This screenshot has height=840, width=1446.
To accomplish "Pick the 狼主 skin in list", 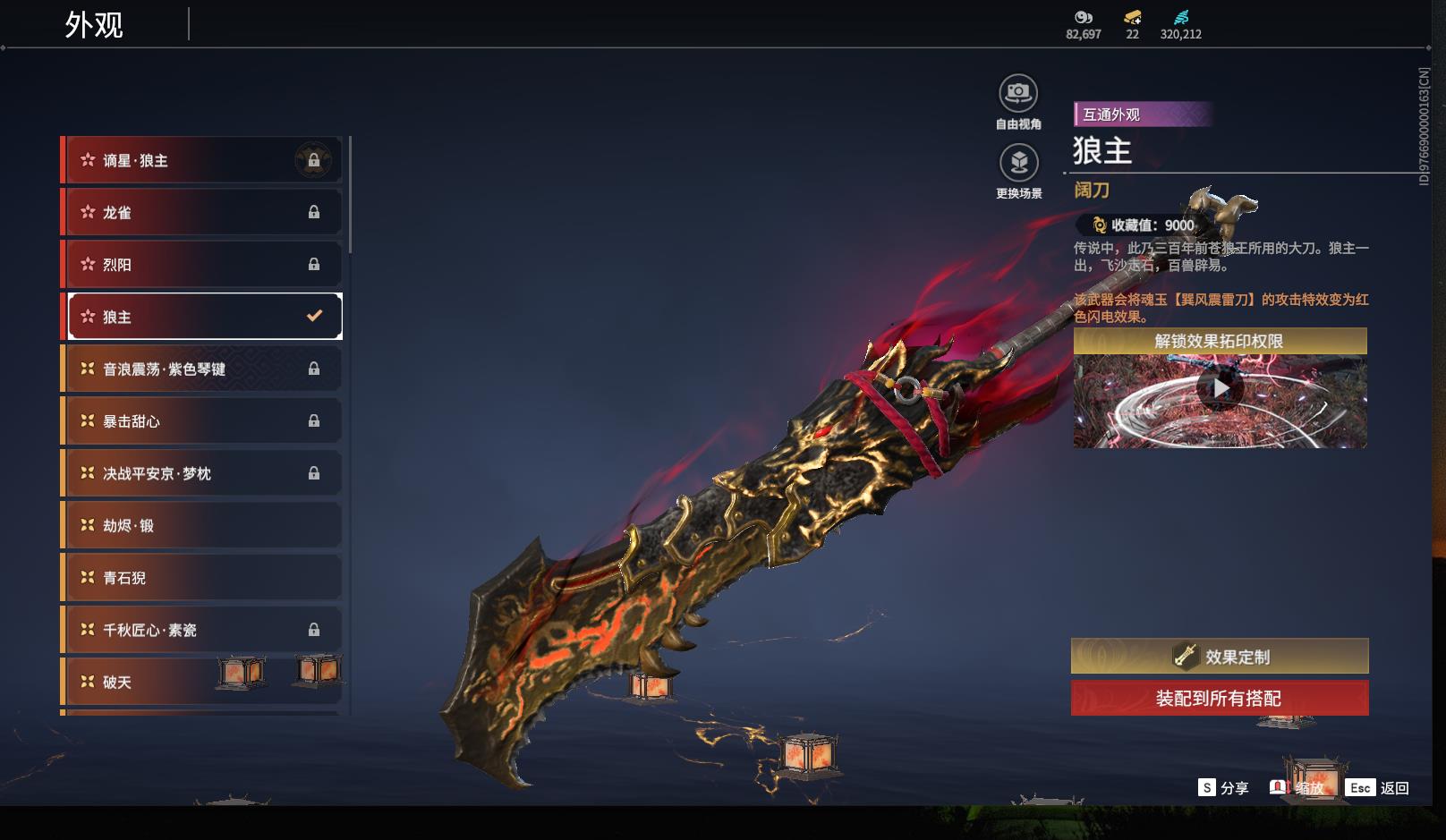I will pyautogui.click(x=202, y=317).
